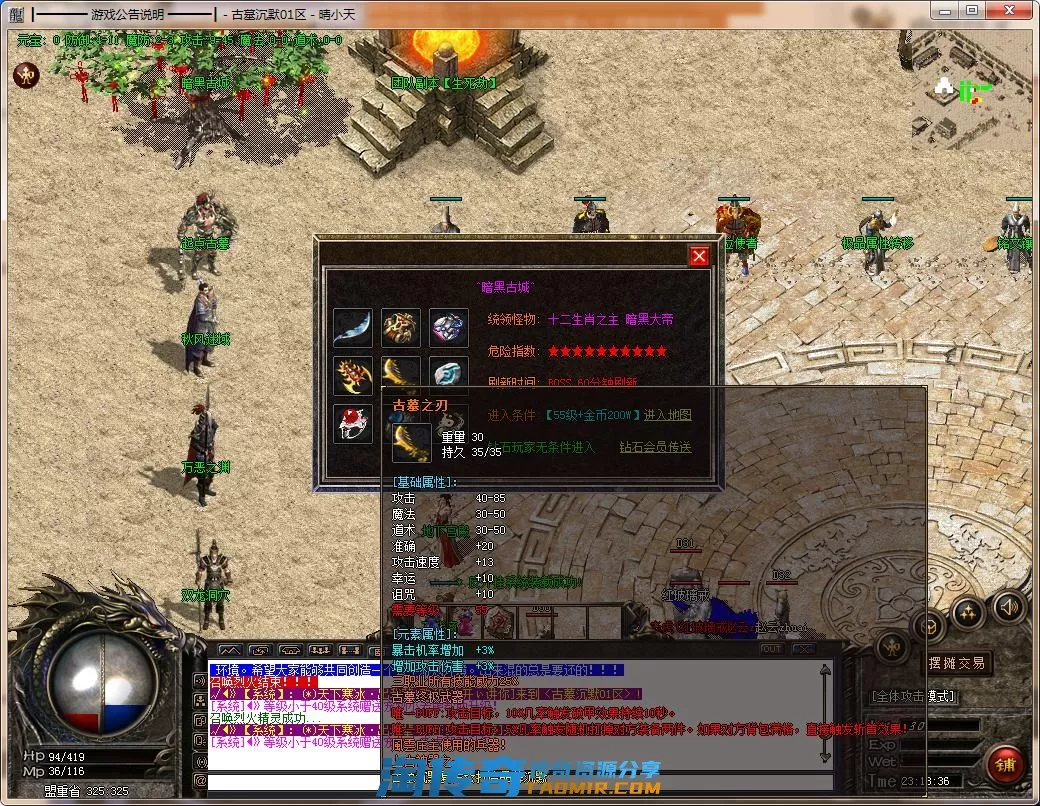Image resolution: width=1040 pixels, height=806 pixels.
Task: Click the 全体攻击模式 attack mode label
Action: tap(913, 696)
